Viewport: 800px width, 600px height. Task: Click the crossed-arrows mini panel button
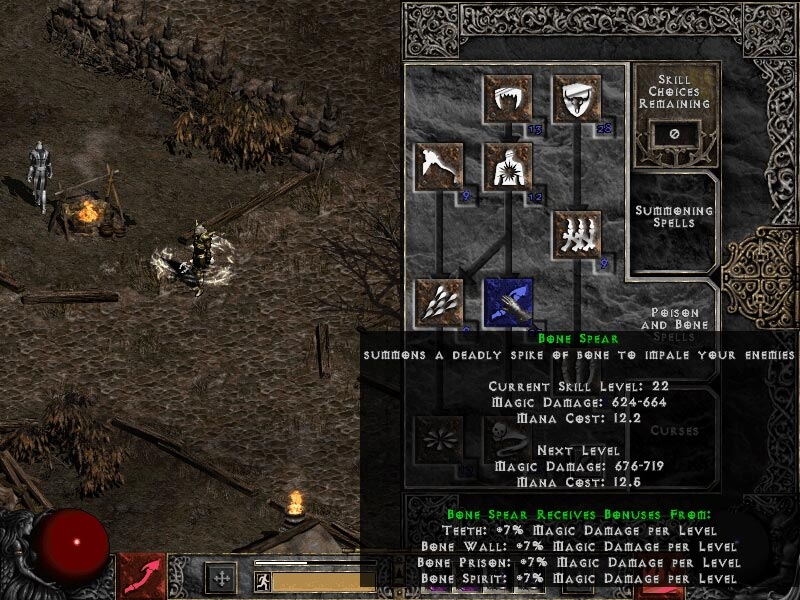click(220, 578)
